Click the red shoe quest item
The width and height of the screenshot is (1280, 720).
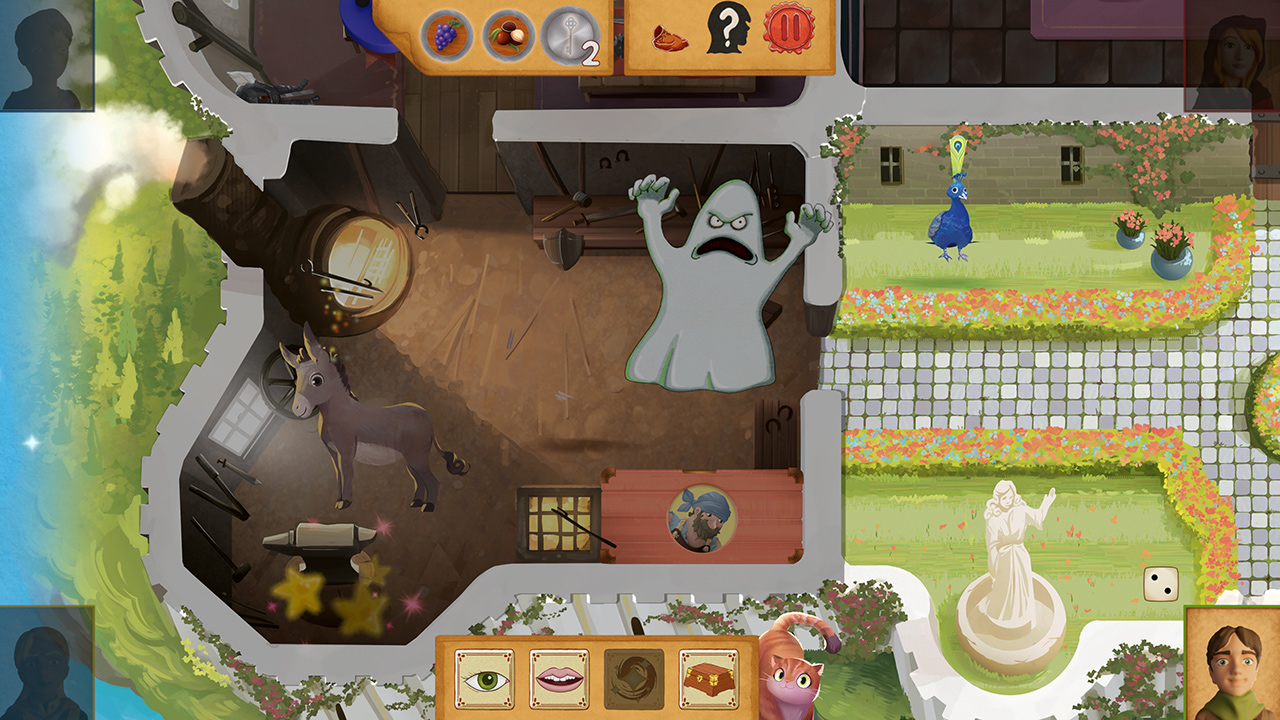pyautogui.click(x=671, y=38)
